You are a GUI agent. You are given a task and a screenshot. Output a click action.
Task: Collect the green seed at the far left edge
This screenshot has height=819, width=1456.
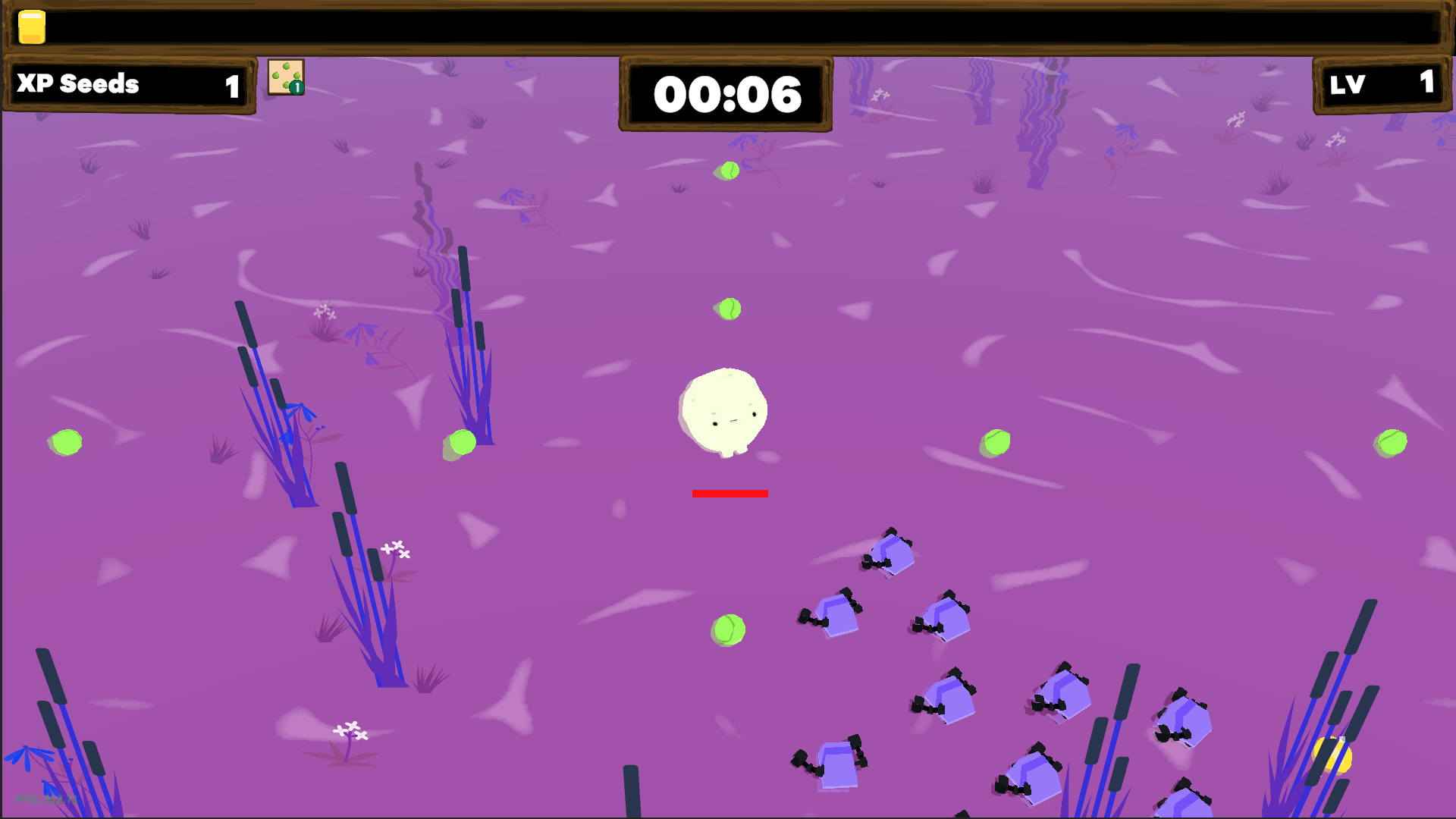(65, 442)
